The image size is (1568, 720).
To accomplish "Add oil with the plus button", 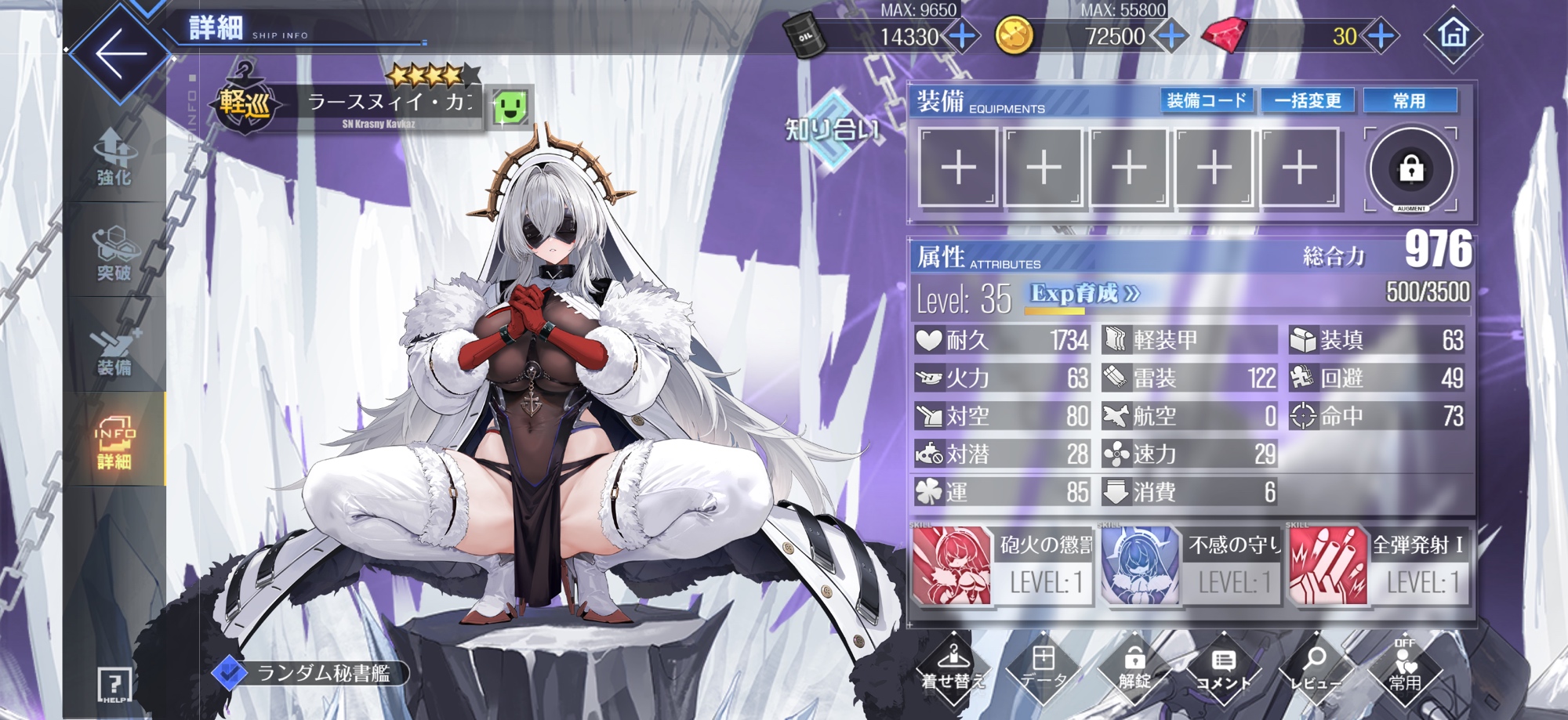I will tap(962, 36).
